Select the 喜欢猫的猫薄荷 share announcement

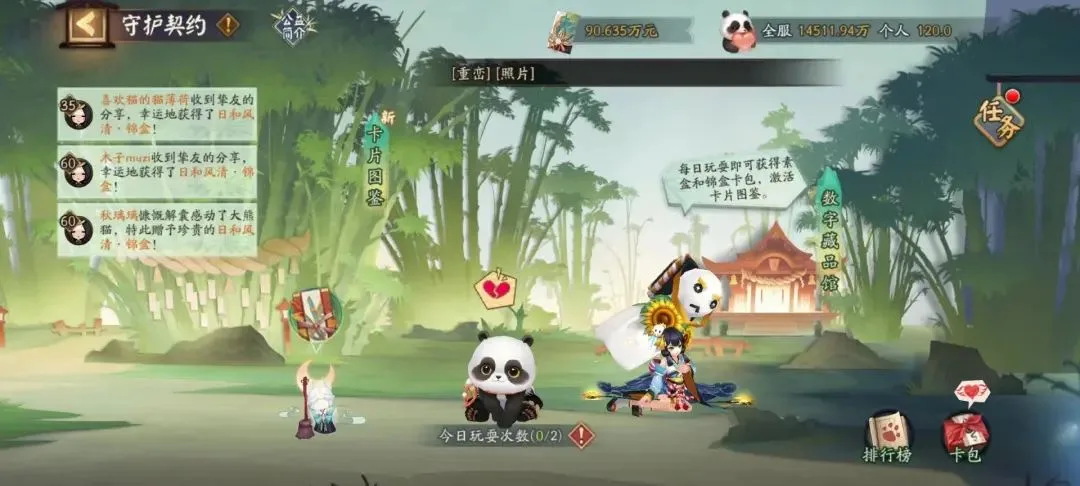coord(157,114)
